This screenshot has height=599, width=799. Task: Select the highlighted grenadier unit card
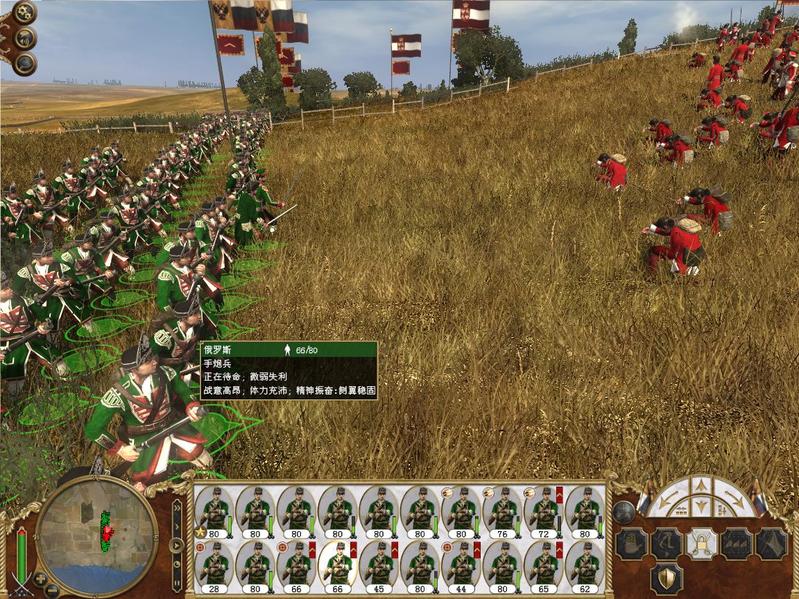(338, 564)
